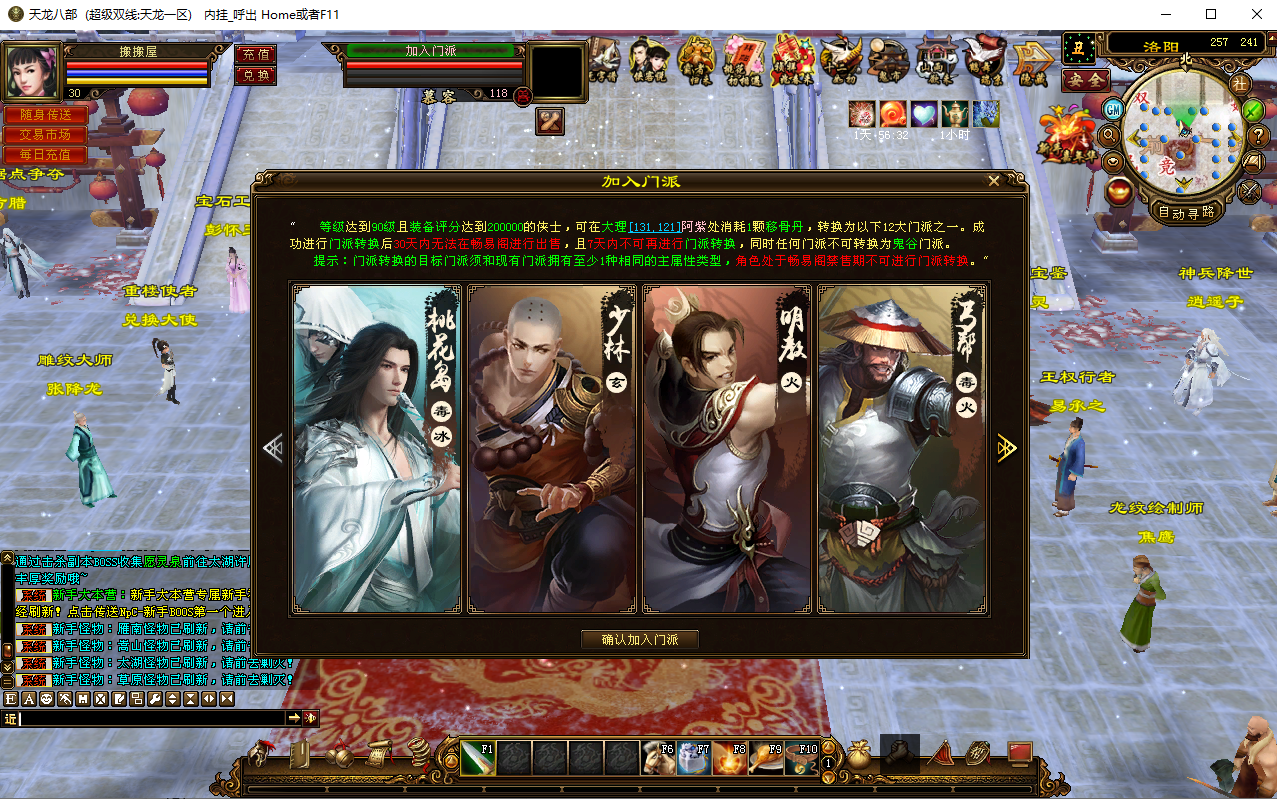Show next sects with right arrow
Image resolution: width=1277 pixels, height=799 pixels.
(1006, 449)
